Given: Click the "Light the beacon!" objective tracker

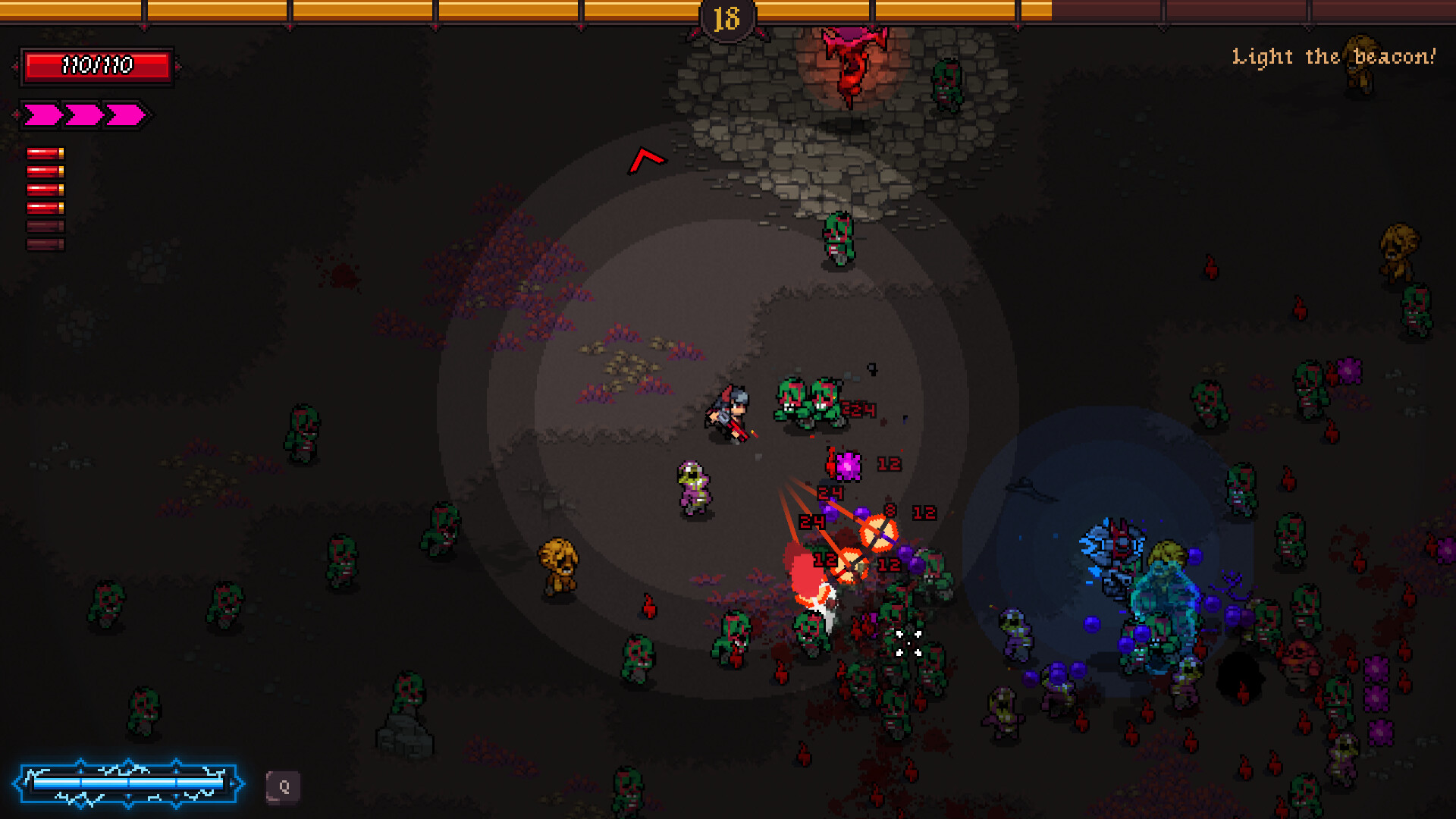Looking at the screenshot, I should 1333,57.
